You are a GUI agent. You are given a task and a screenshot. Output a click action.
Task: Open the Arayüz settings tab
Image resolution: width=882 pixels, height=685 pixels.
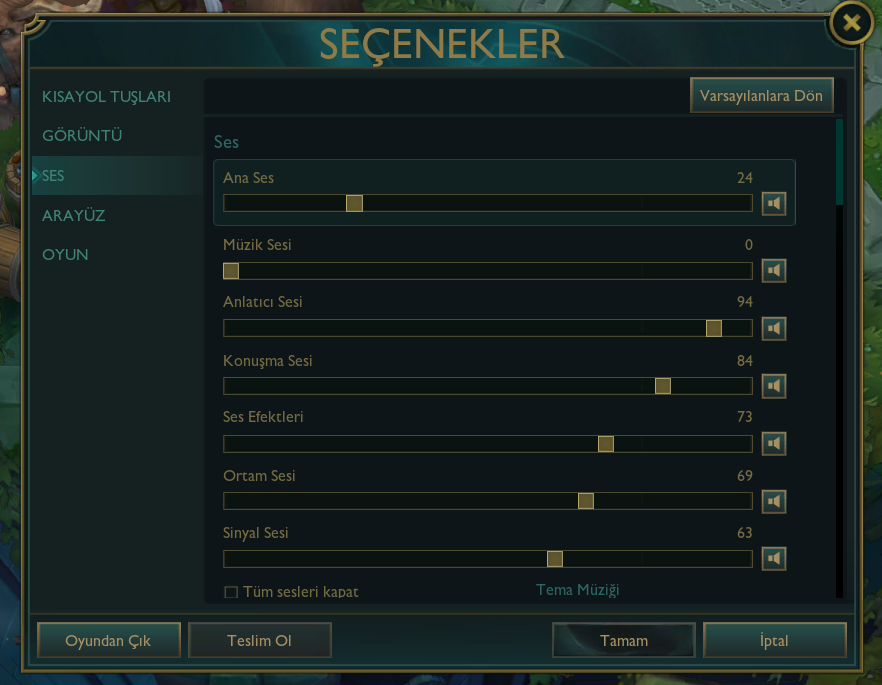pyautogui.click(x=73, y=215)
